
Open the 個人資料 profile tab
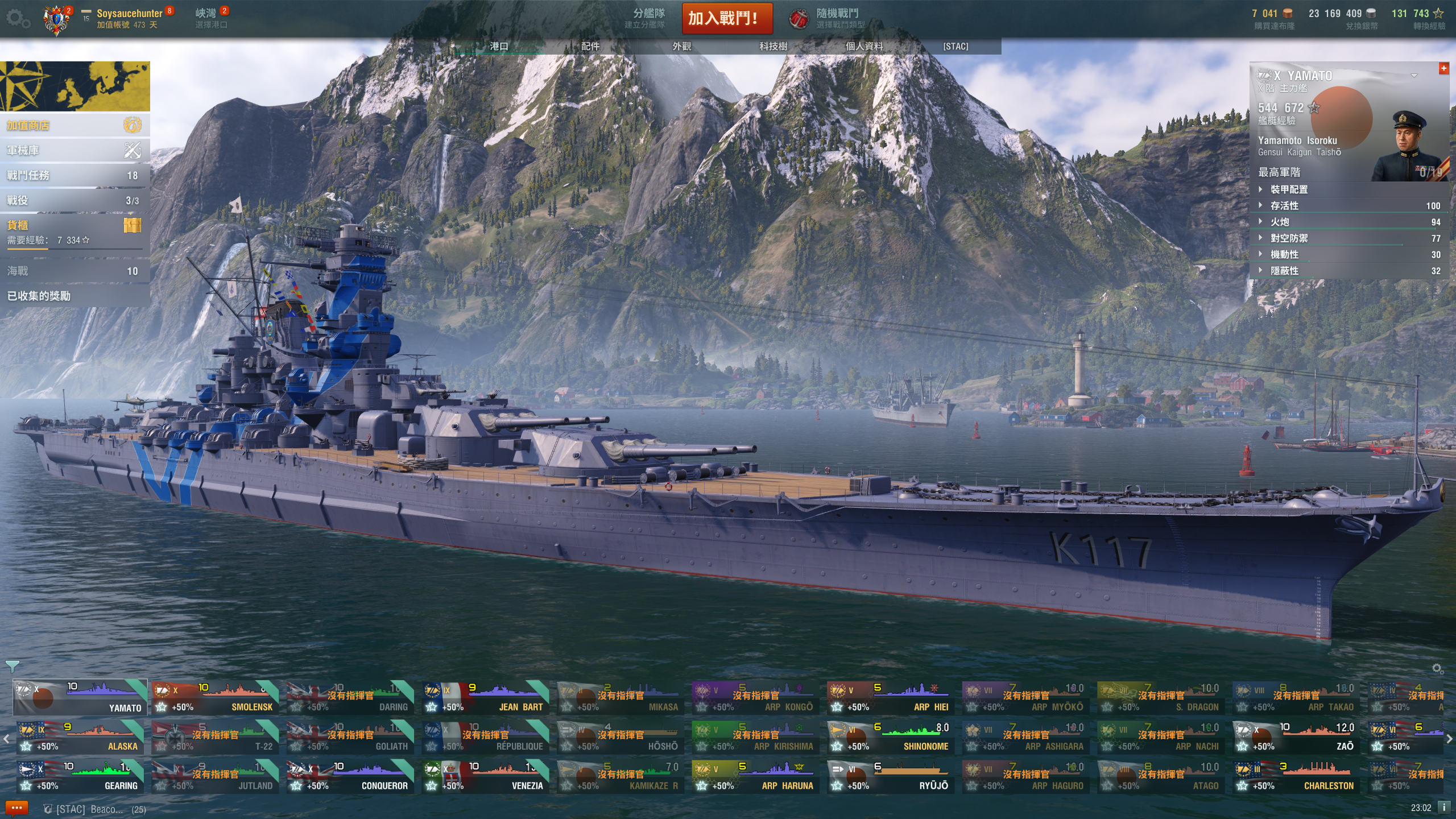pos(864,46)
